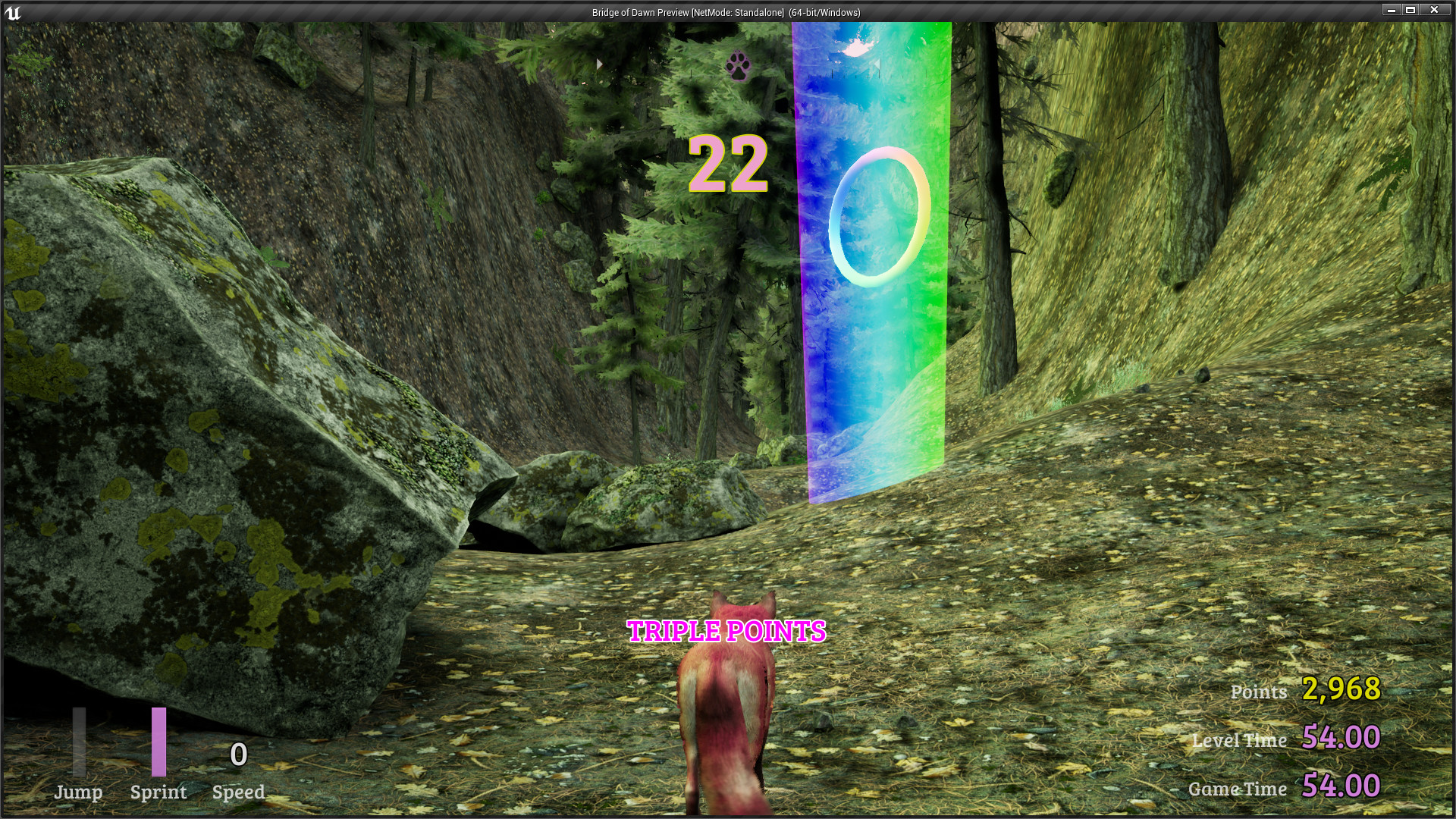Screen dimensions: 1456x819
Task: Click the TRIPLE POINTS banner
Action: tap(726, 629)
